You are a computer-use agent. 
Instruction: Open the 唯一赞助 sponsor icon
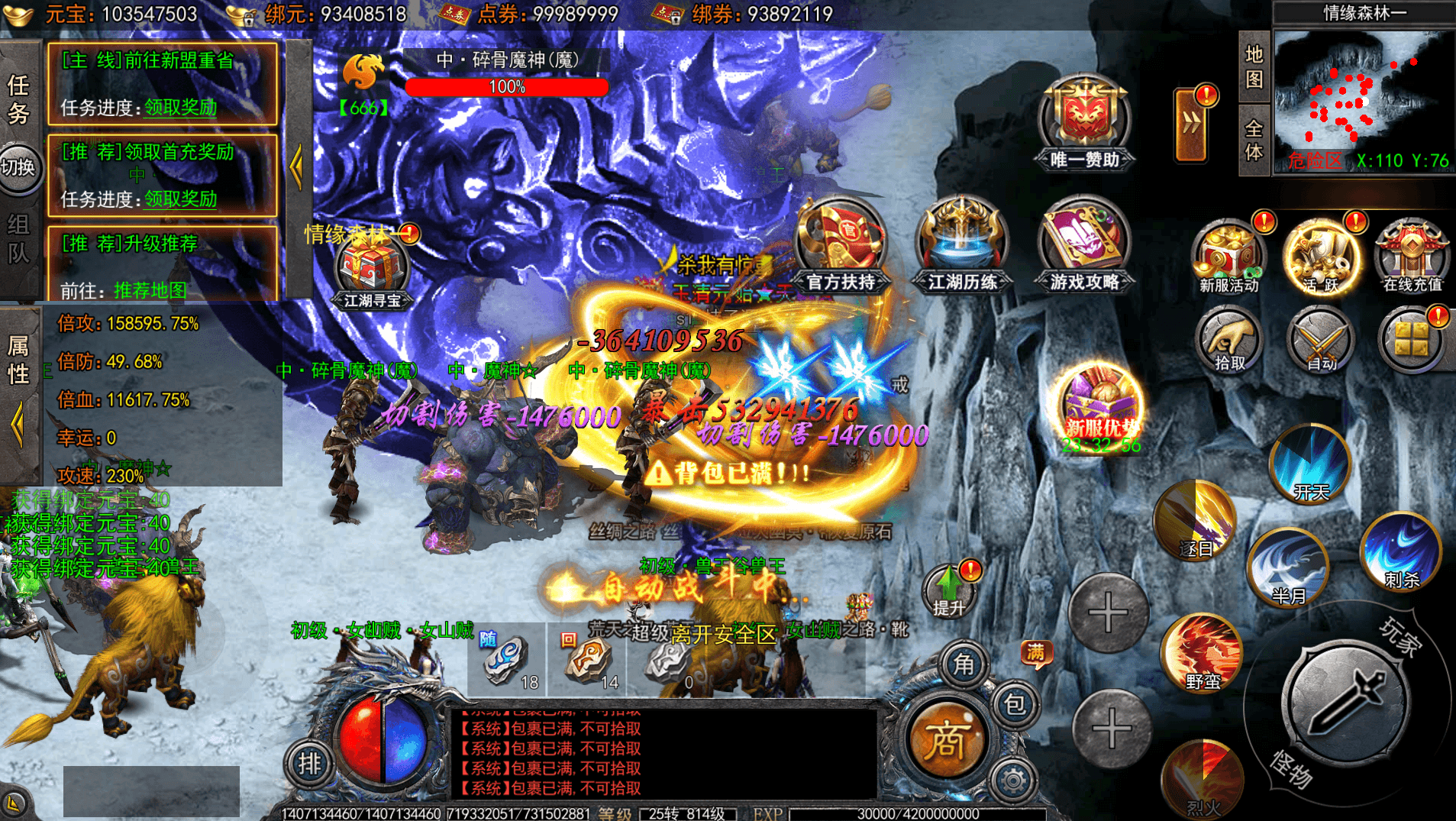(x=1084, y=118)
